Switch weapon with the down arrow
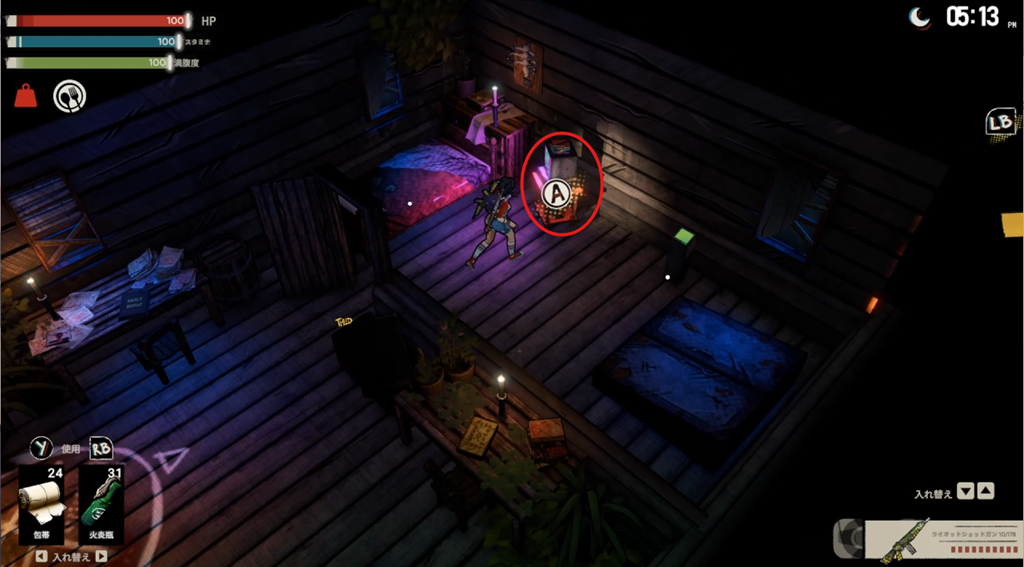The width and height of the screenshot is (1024, 567). (x=965, y=491)
